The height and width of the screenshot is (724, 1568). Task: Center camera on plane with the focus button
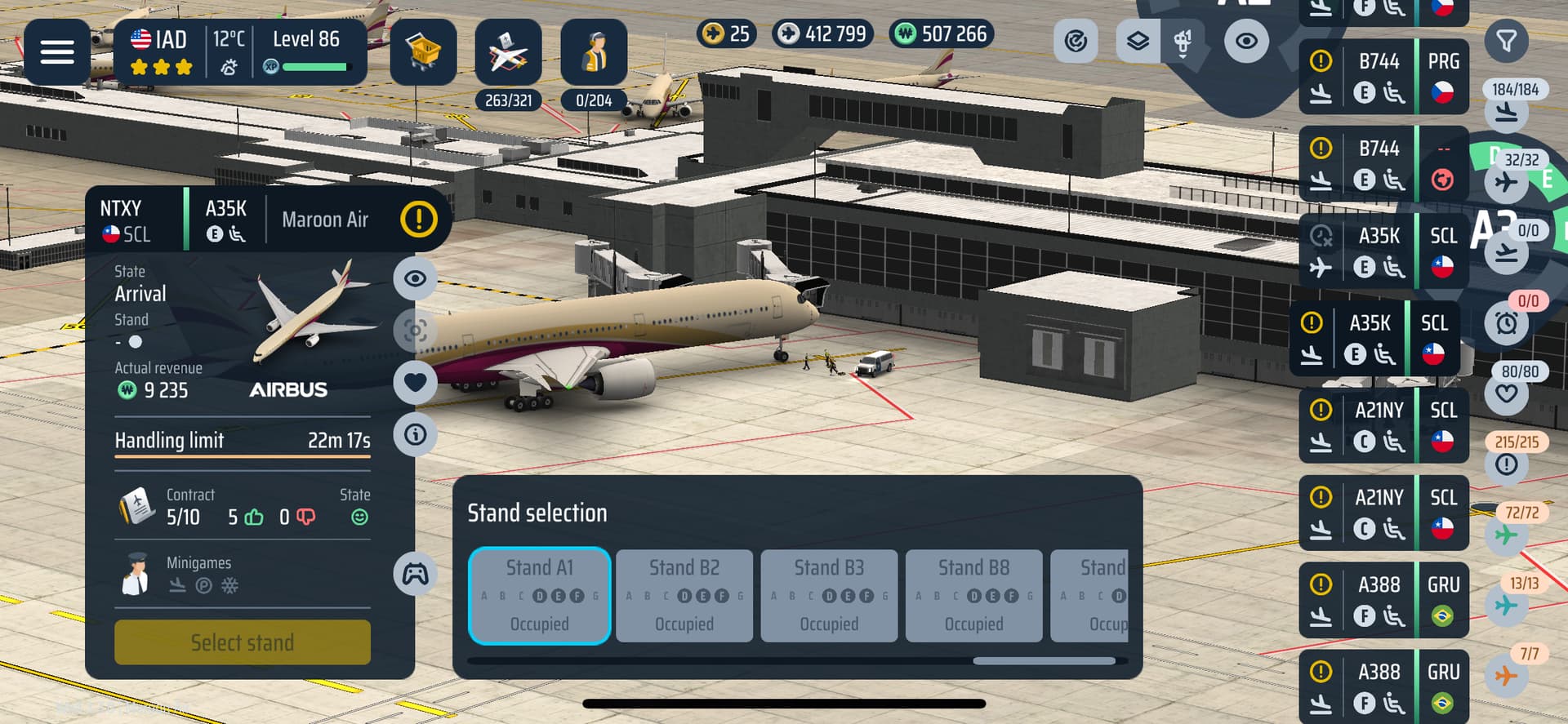[x=415, y=331]
